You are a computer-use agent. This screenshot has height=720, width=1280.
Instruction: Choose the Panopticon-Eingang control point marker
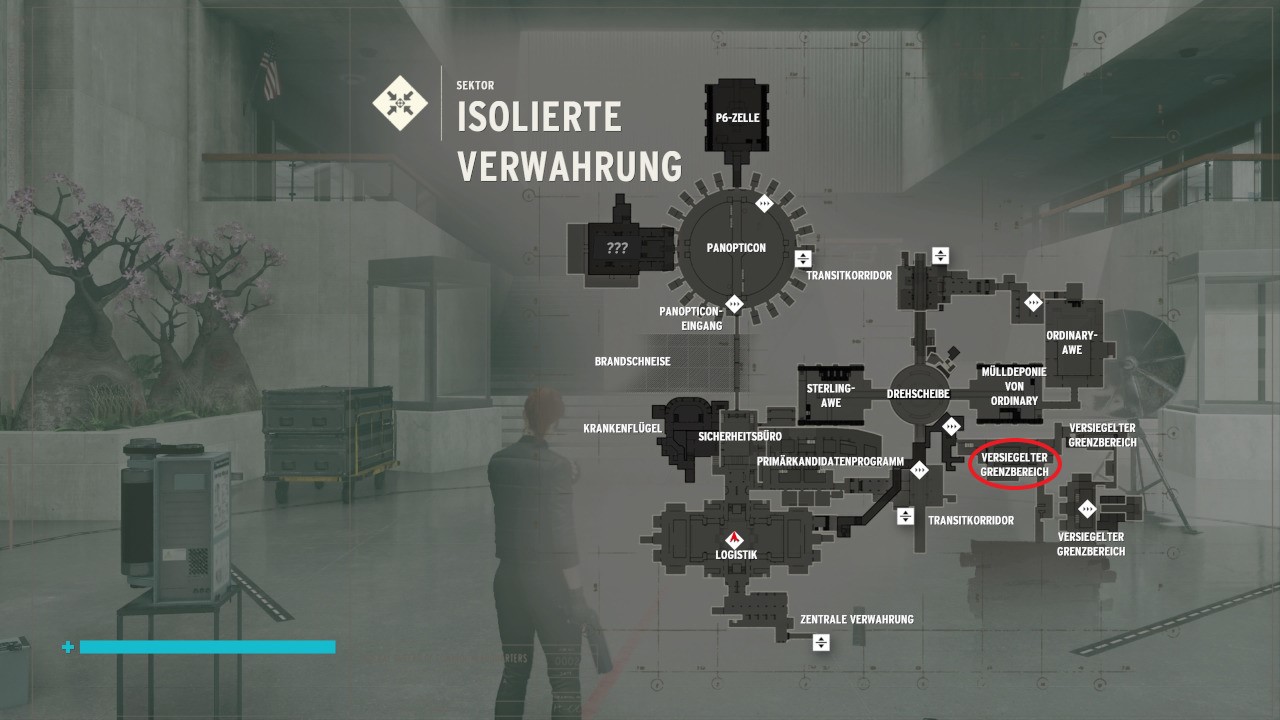[735, 302]
